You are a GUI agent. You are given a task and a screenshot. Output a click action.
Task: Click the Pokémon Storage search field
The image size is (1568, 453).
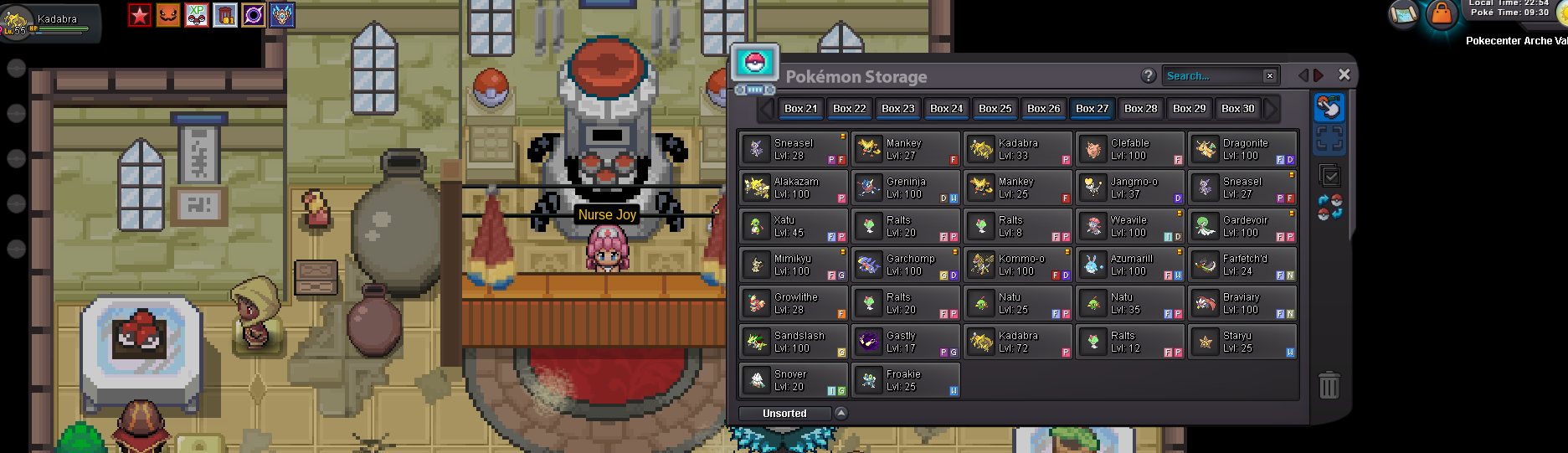pyautogui.click(x=1214, y=76)
